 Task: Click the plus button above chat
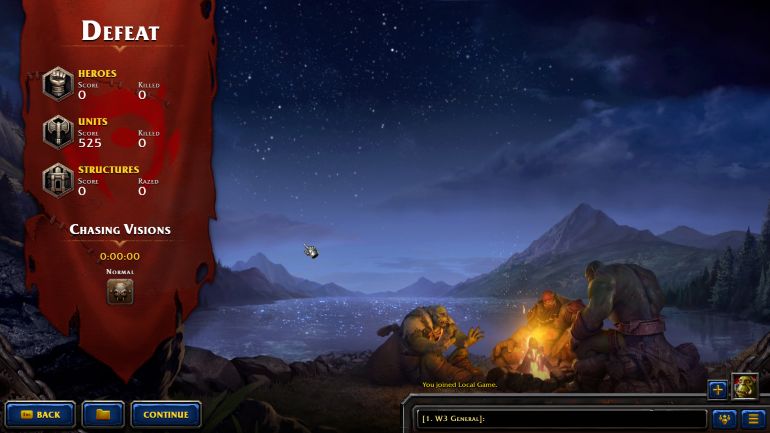tap(717, 390)
